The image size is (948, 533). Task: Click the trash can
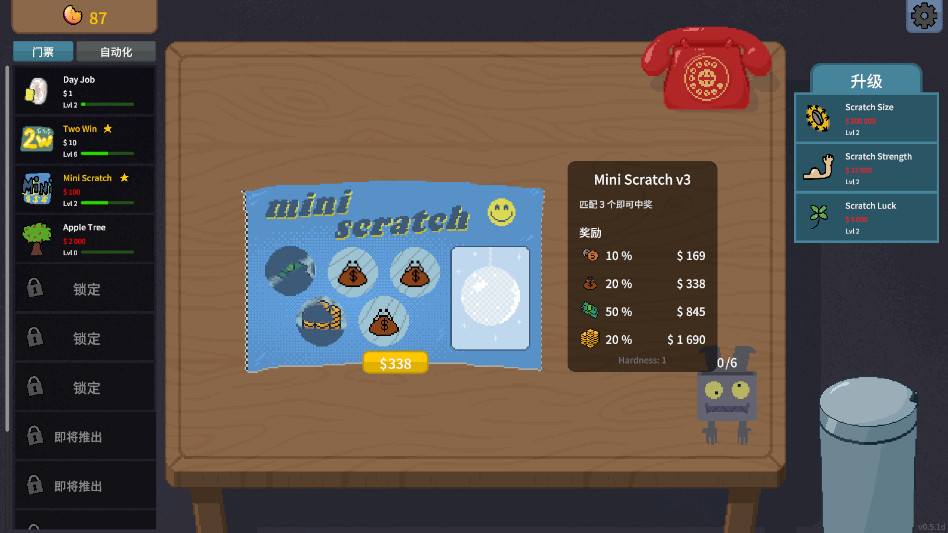868,455
